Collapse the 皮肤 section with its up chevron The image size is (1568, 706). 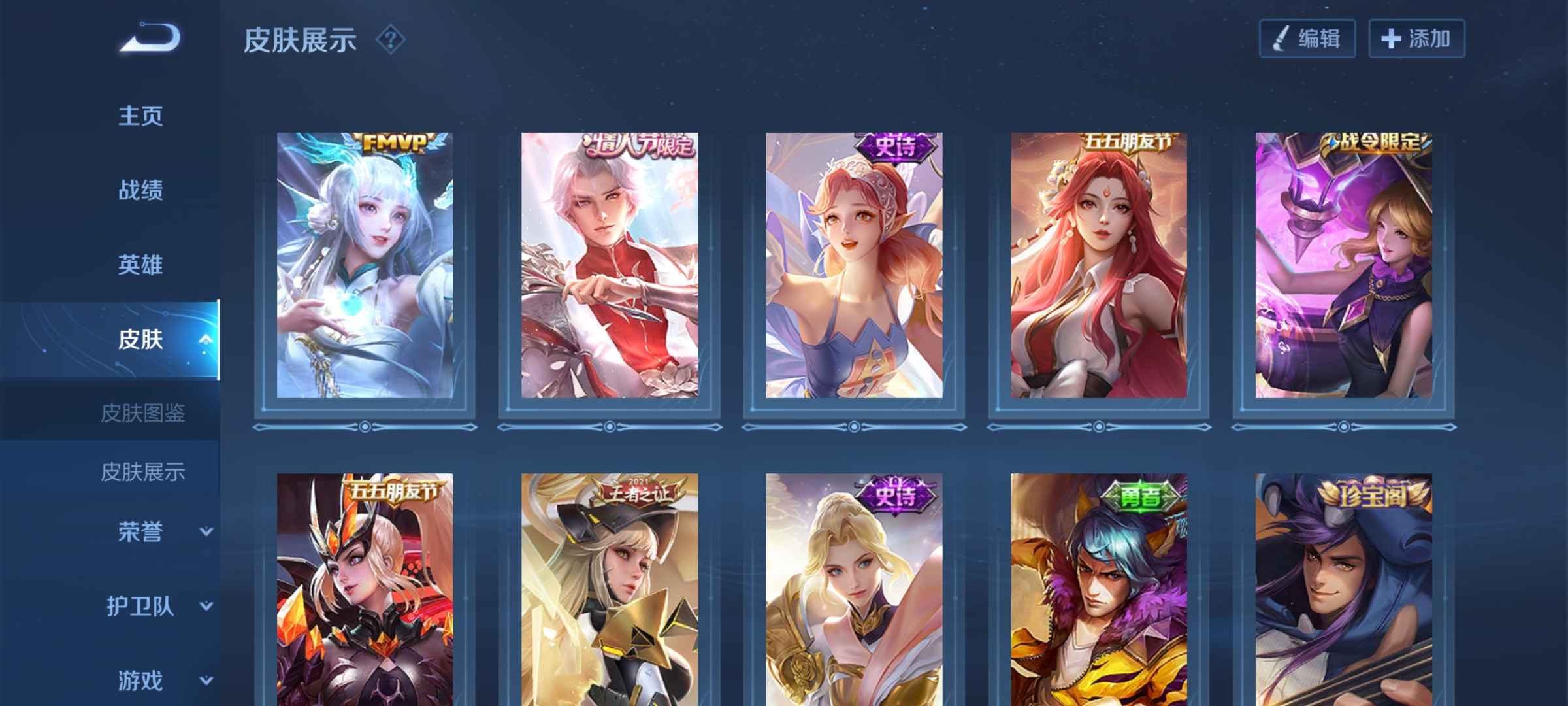207,340
